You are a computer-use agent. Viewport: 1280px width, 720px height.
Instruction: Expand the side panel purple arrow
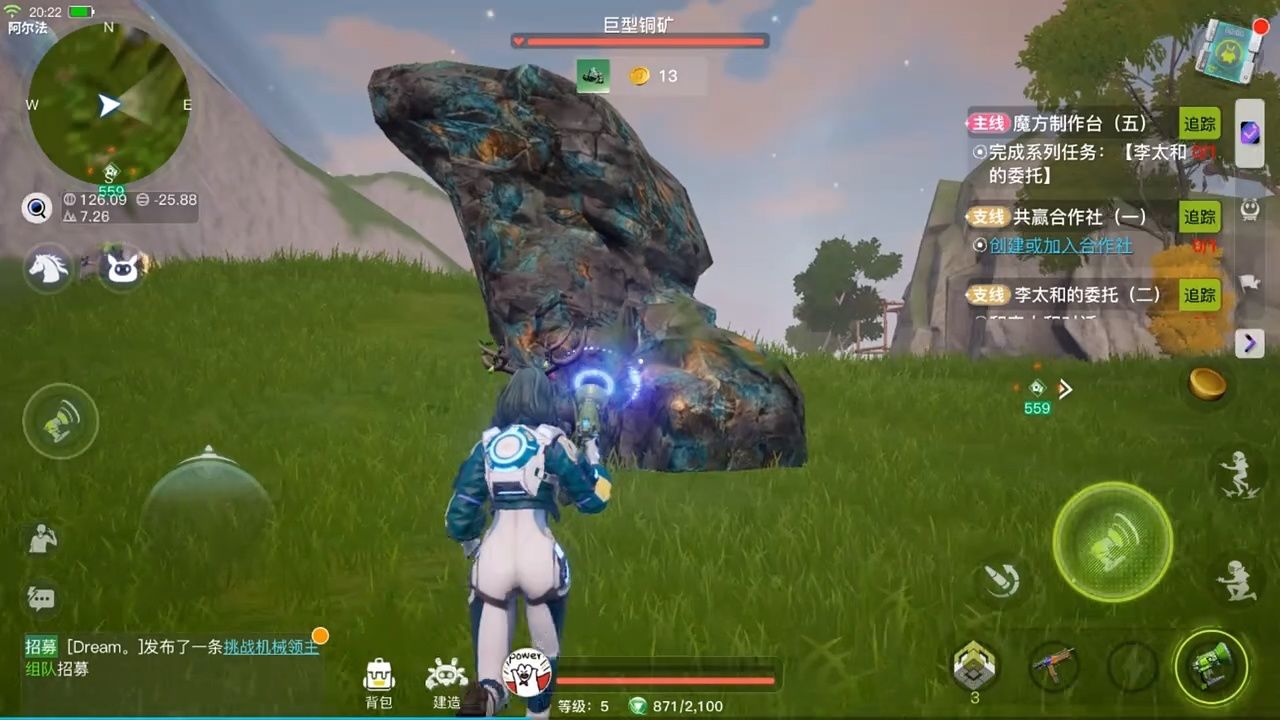1249,344
